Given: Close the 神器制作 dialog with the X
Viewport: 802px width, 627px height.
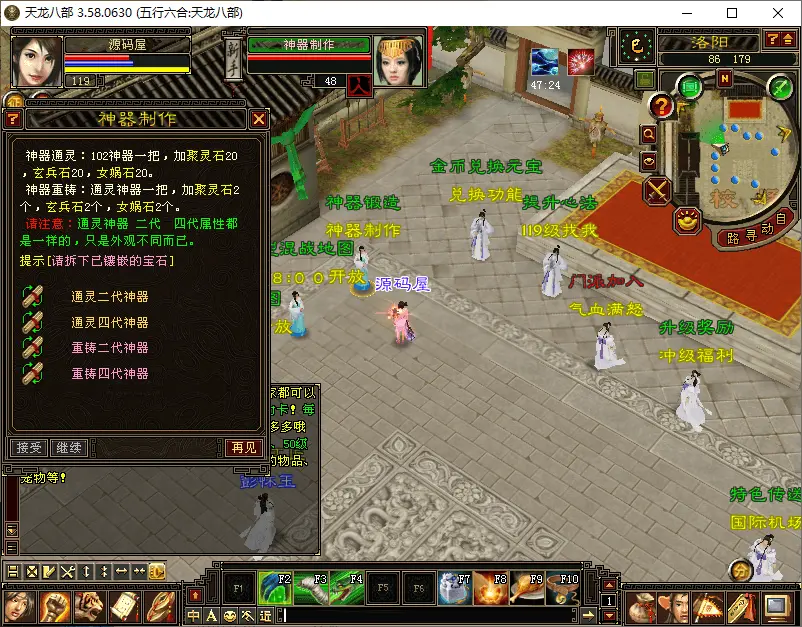Looking at the screenshot, I should 259,119.
